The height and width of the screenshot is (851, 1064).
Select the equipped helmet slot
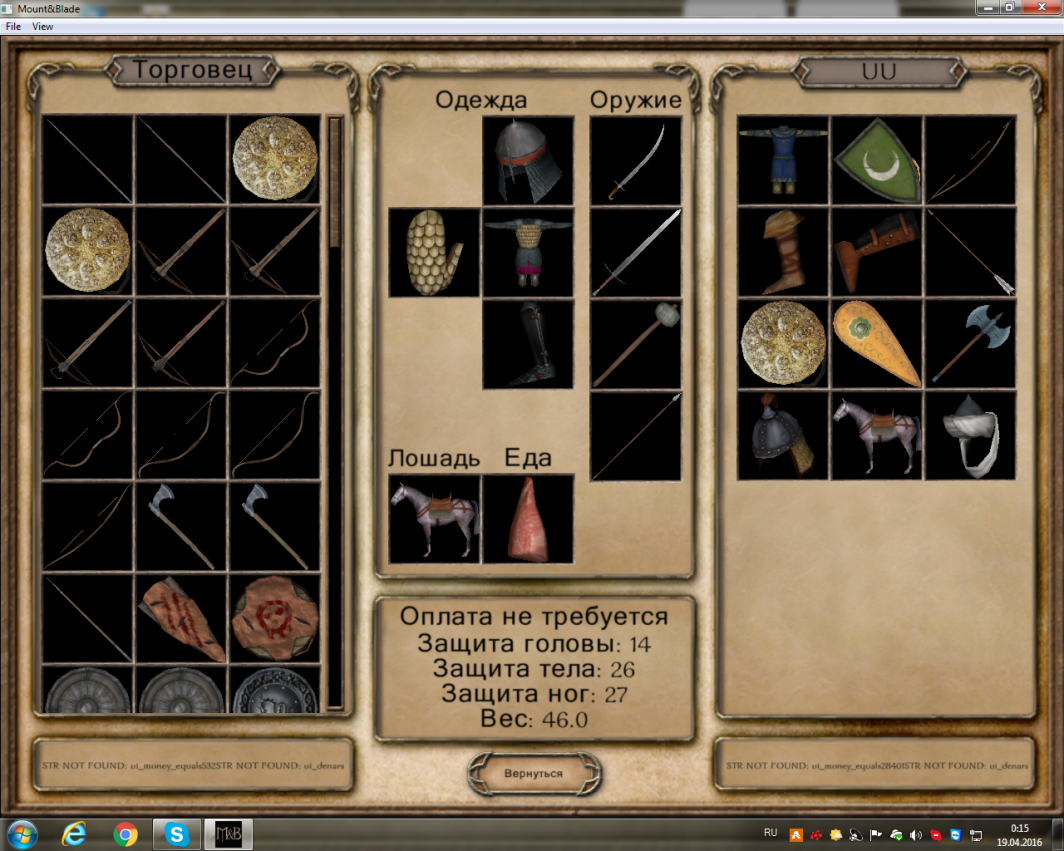[x=528, y=160]
